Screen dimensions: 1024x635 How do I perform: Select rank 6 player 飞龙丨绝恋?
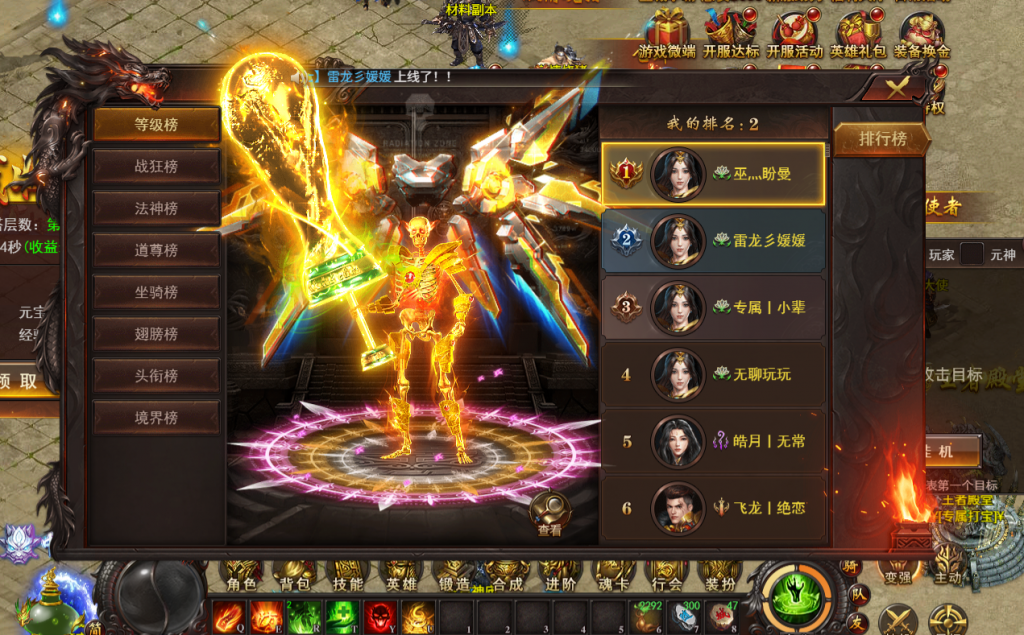pyautogui.click(x=714, y=508)
